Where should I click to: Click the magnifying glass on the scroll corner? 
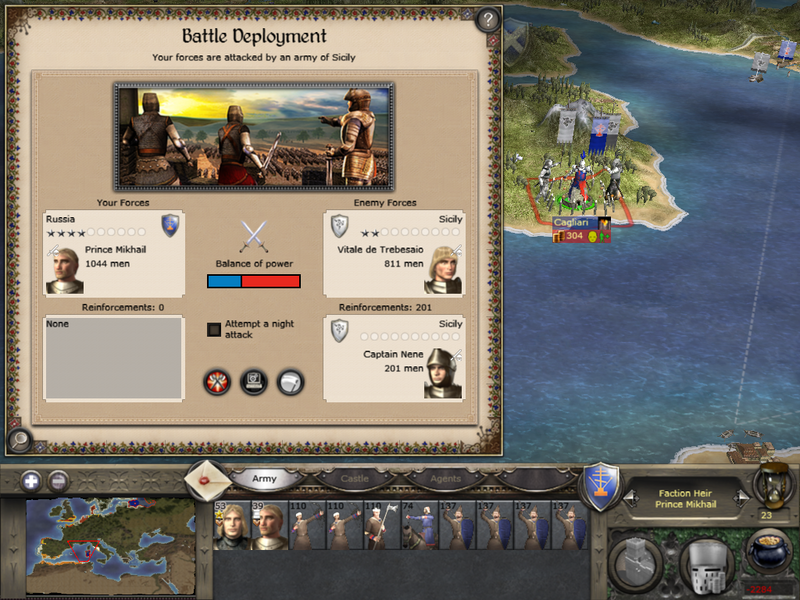[17, 438]
